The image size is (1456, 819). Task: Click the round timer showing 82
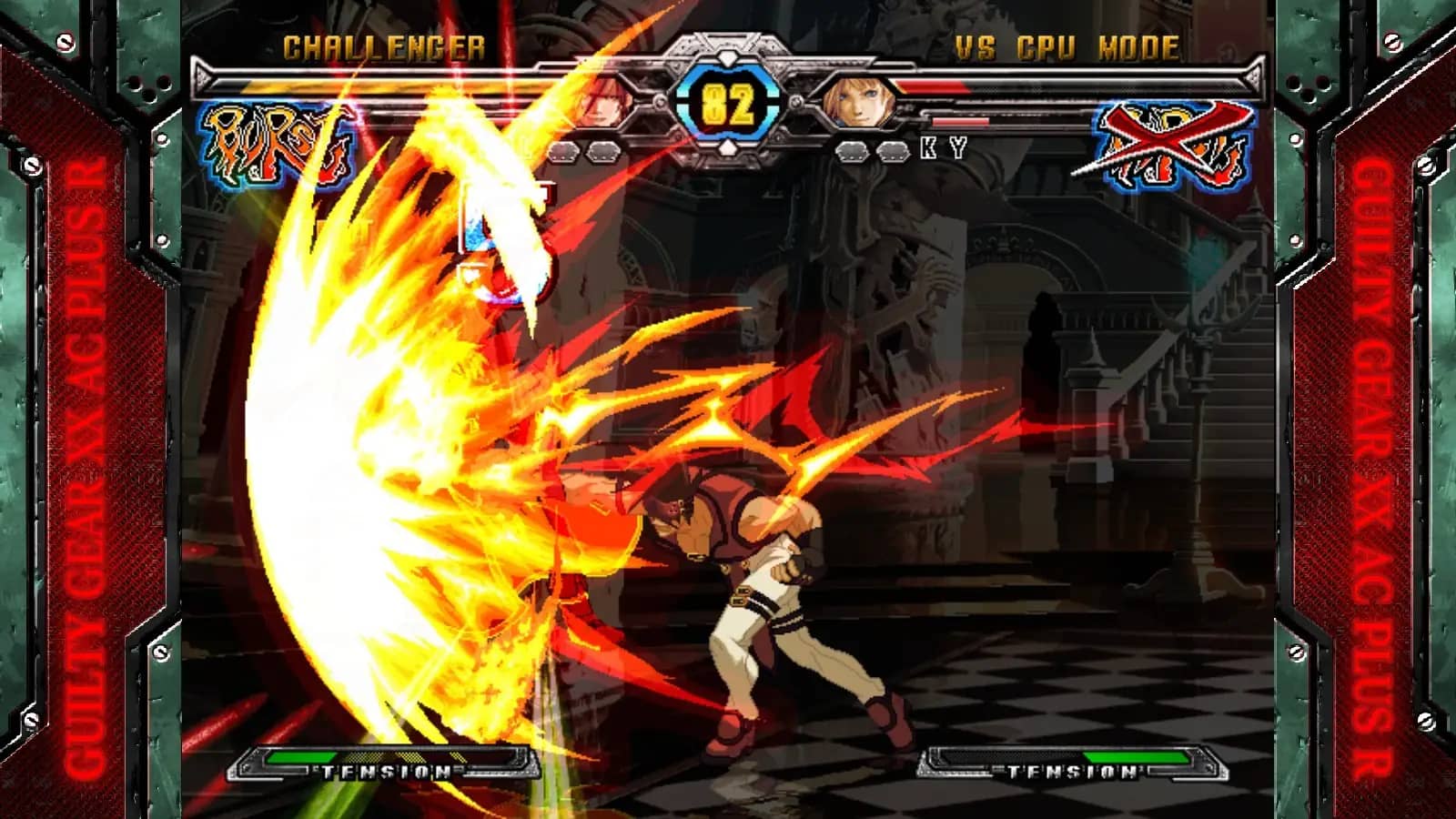728,106
